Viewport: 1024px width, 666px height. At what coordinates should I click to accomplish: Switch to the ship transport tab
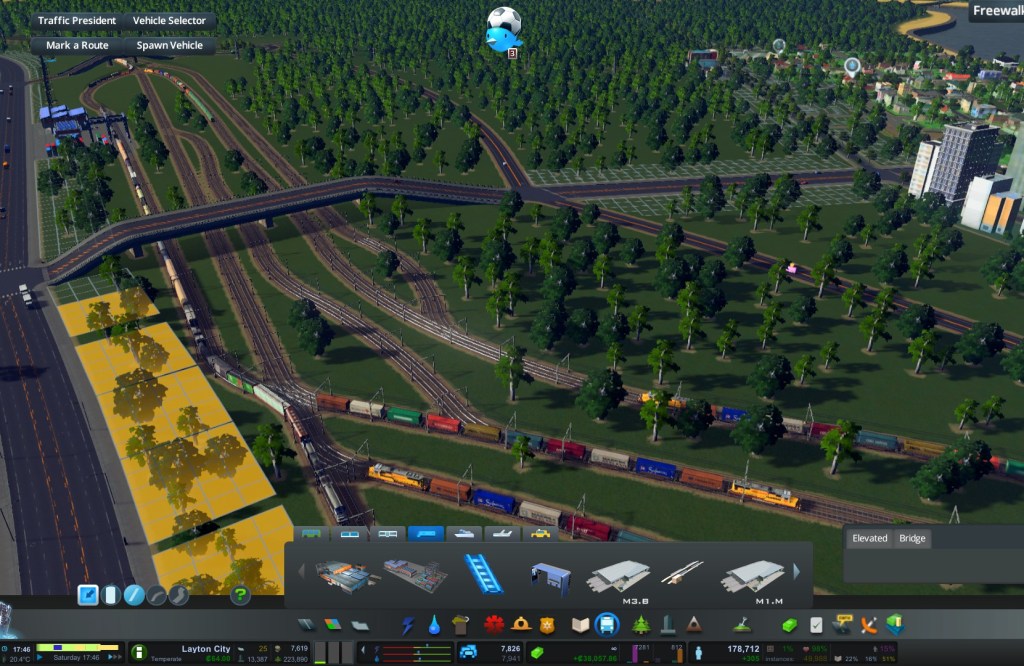click(x=463, y=534)
